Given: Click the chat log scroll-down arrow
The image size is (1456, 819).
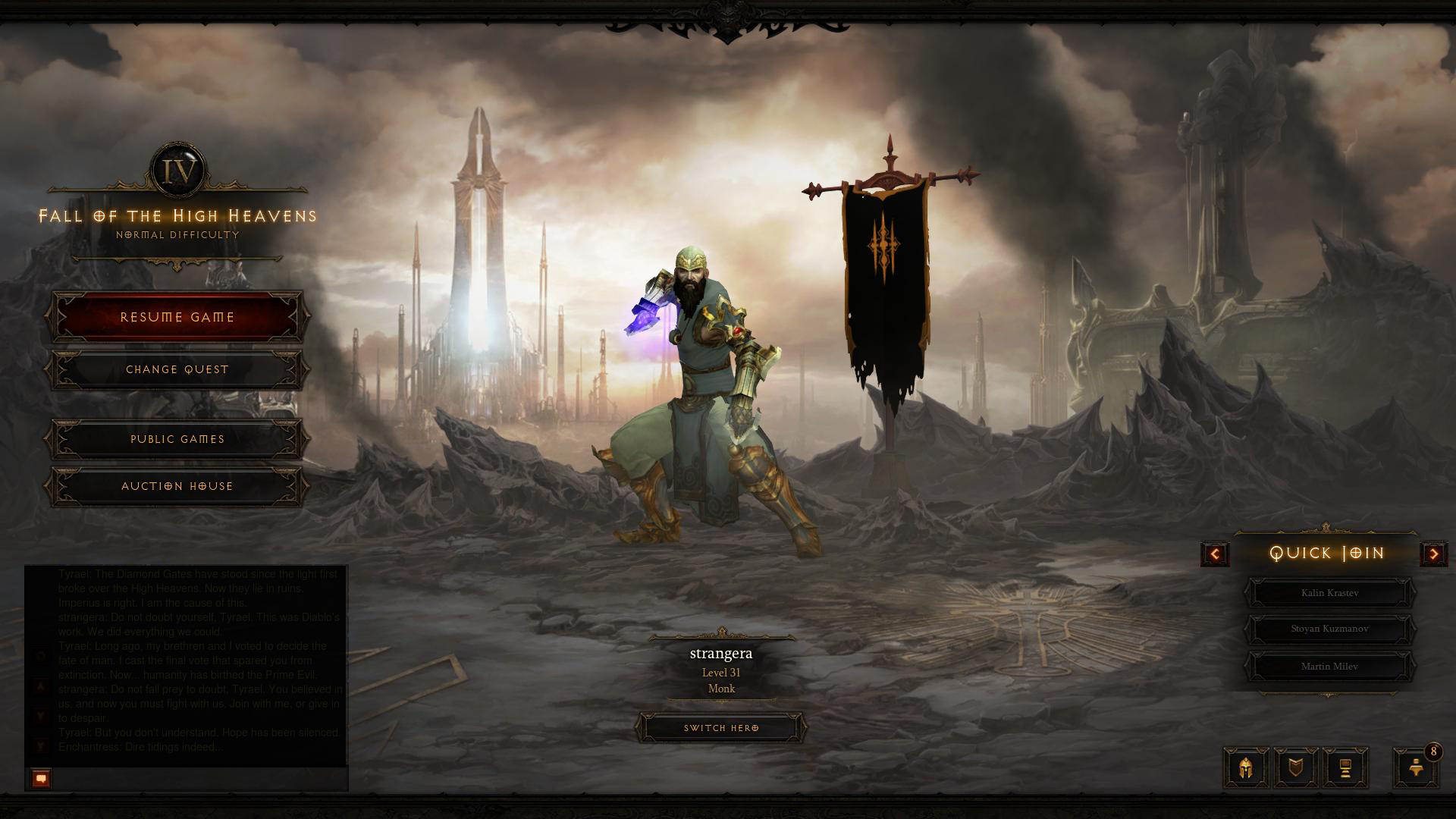Looking at the screenshot, I should [x=41, y=717].
